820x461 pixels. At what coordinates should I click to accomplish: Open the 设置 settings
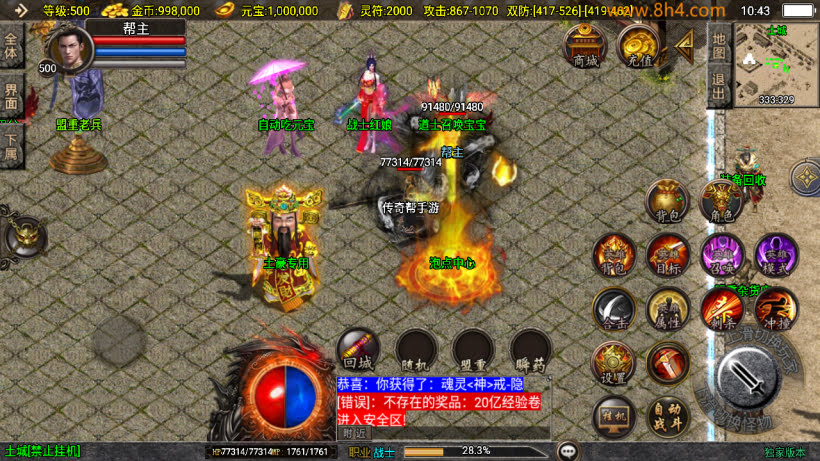tap(614, 364)
